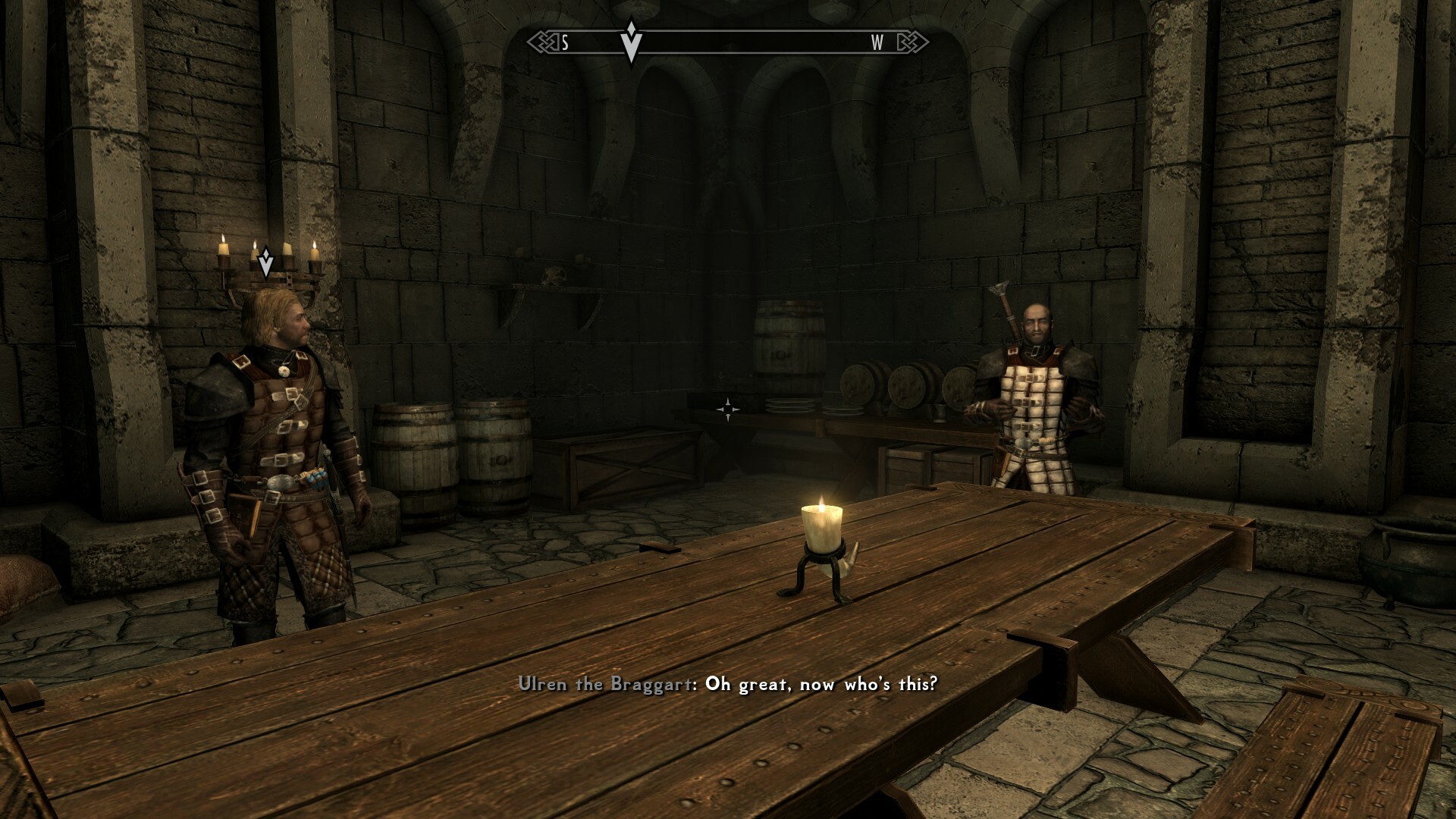Click the West letter on the compass bar
Image resolution: width=1456 pixels, height=819 pixels.
tap(877, 43)
